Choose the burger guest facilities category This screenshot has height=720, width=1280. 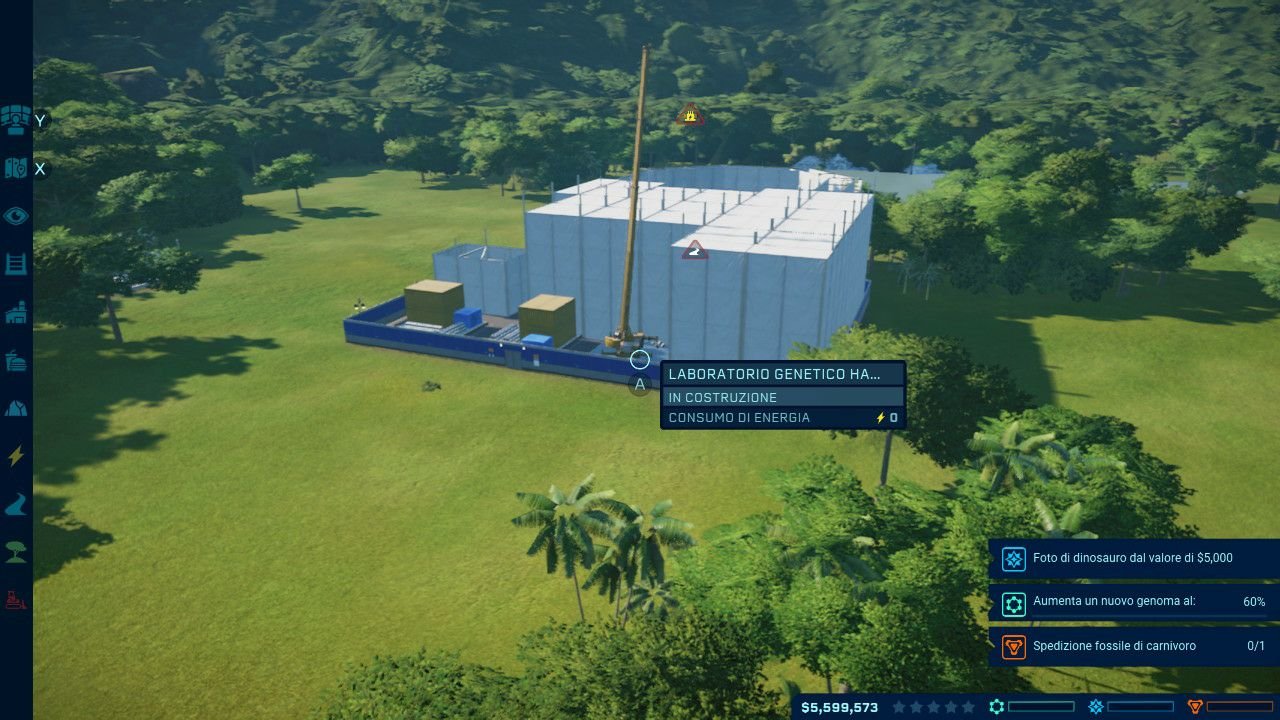point(16,361)
